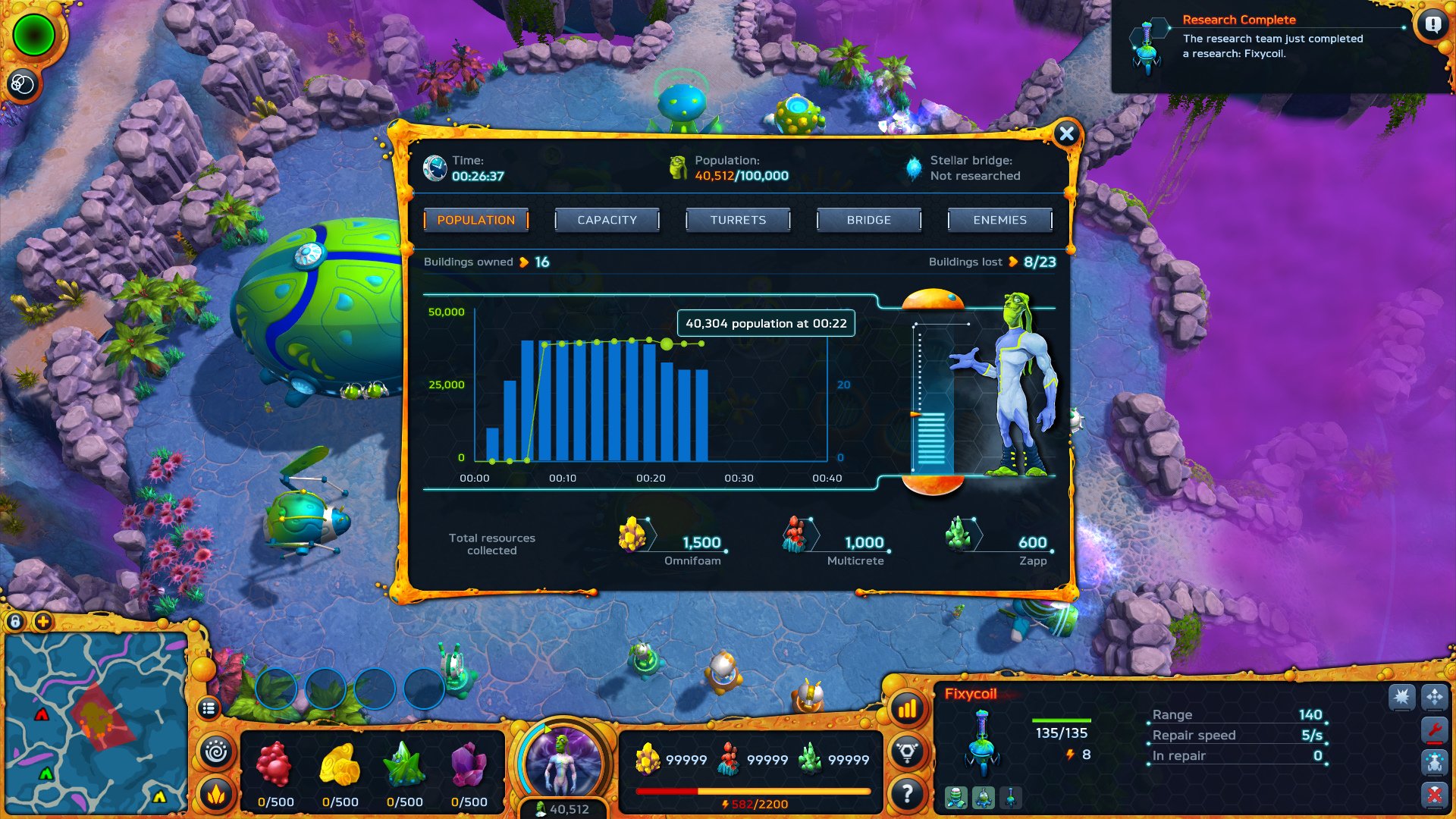This screenshot has width=1456, height=819.
Task: Show the Bridge statistics tab
Action: point(868,220)
